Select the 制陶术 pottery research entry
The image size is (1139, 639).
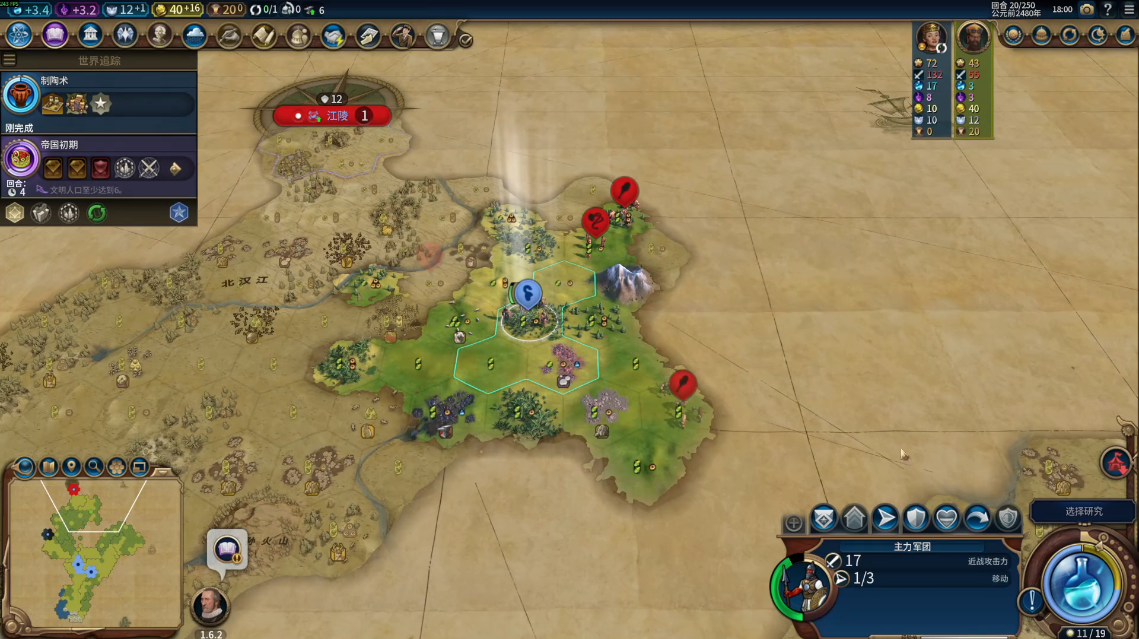[x=98, y=97]
